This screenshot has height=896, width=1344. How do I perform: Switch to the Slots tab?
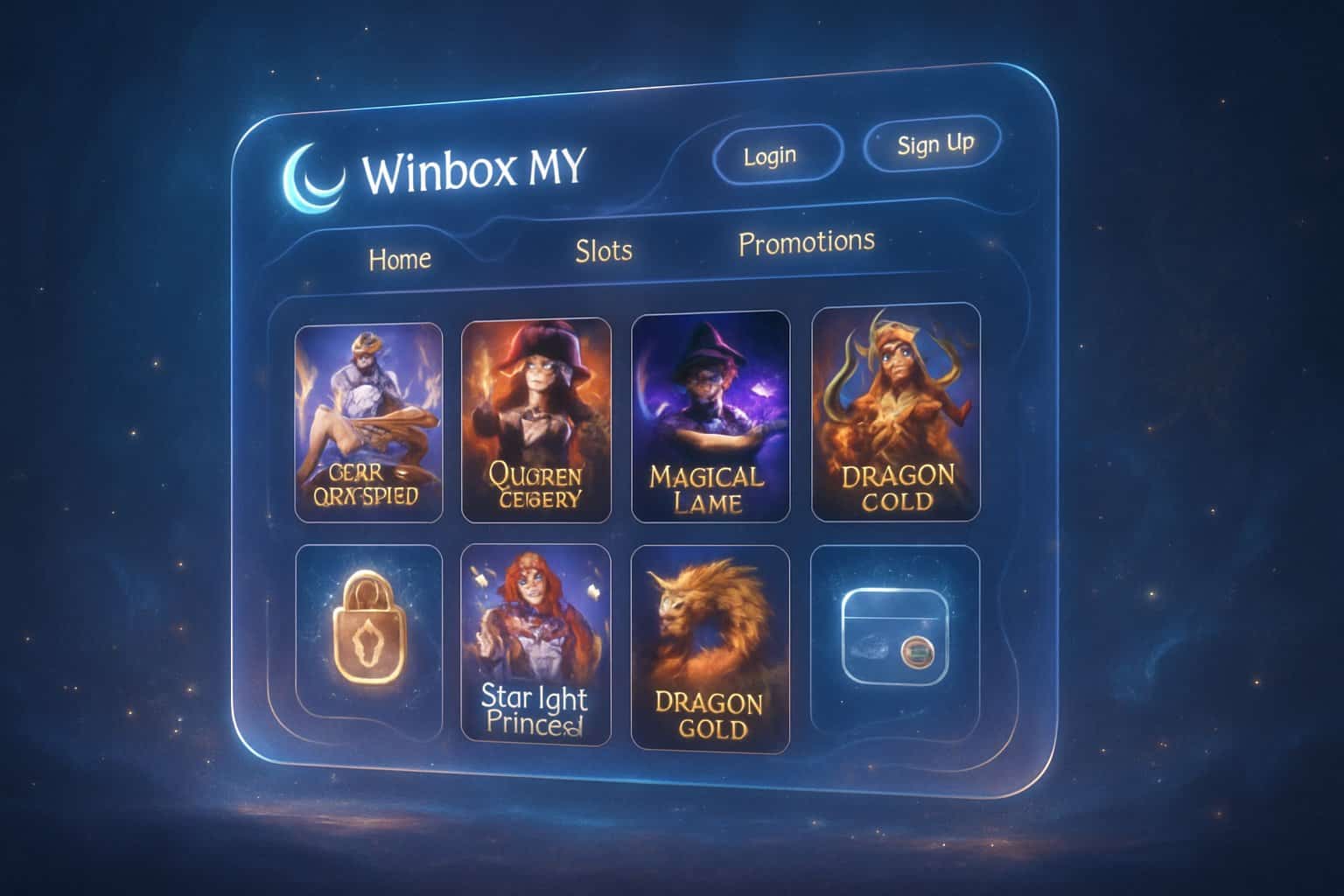coord(604,251)
